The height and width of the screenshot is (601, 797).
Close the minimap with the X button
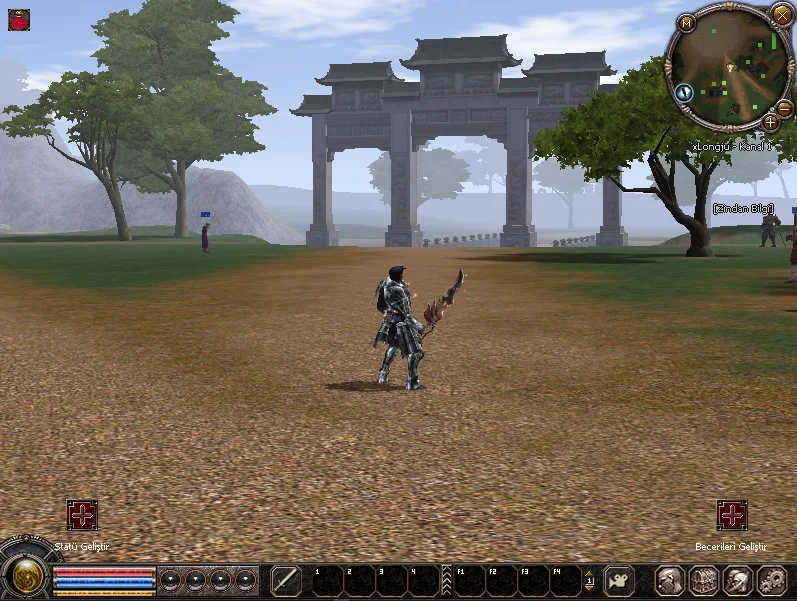(x=781, y=14)
